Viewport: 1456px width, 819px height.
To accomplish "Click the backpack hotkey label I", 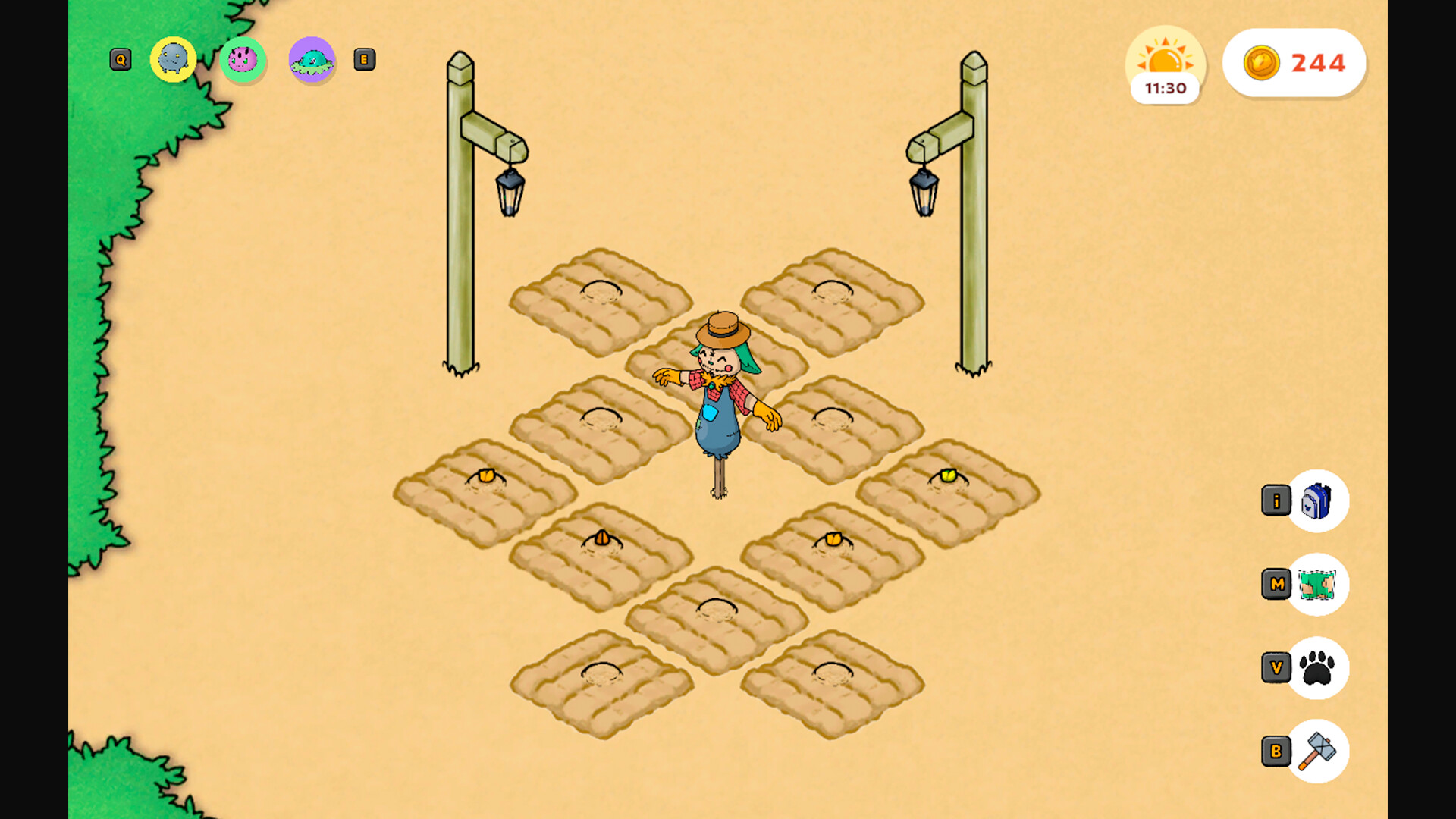I will click(1276, 500).
